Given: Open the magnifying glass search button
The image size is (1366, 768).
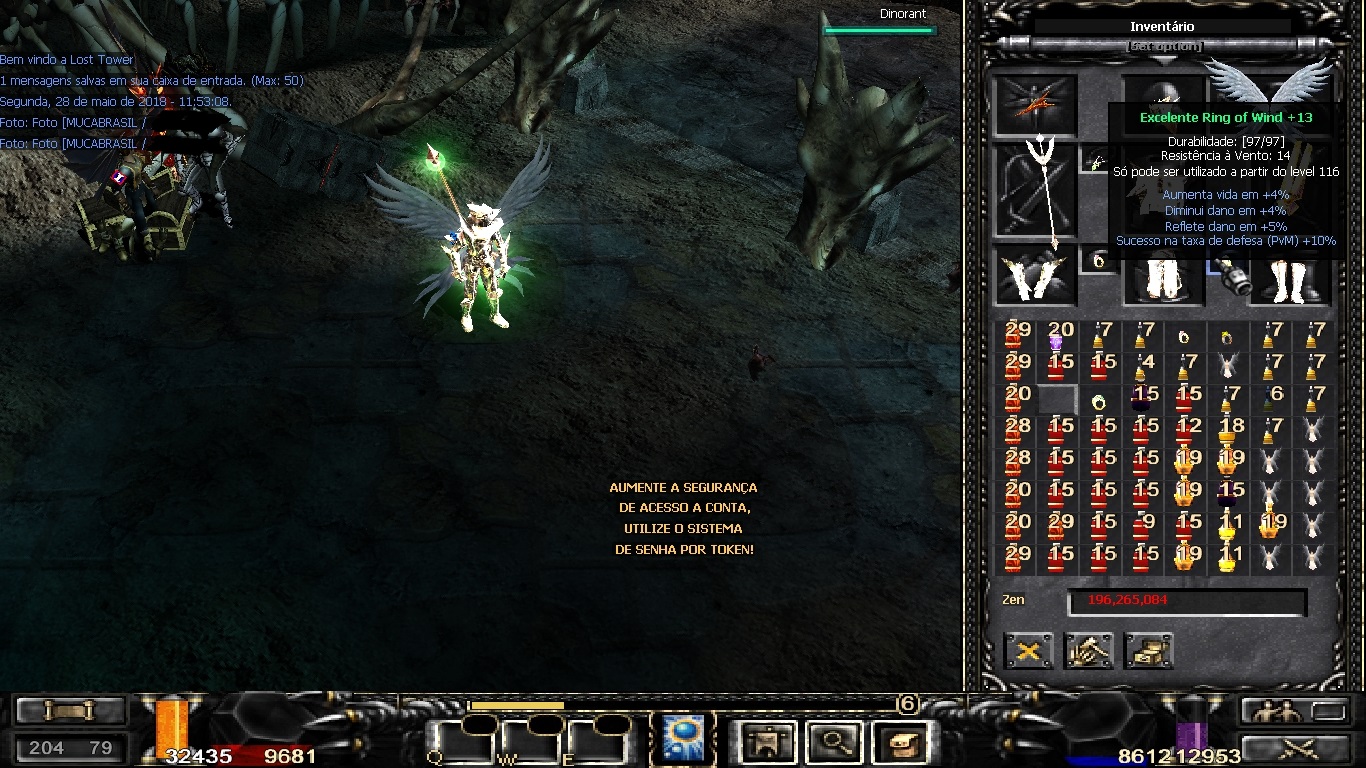Looking at the screenshot, I should point(832,742).
